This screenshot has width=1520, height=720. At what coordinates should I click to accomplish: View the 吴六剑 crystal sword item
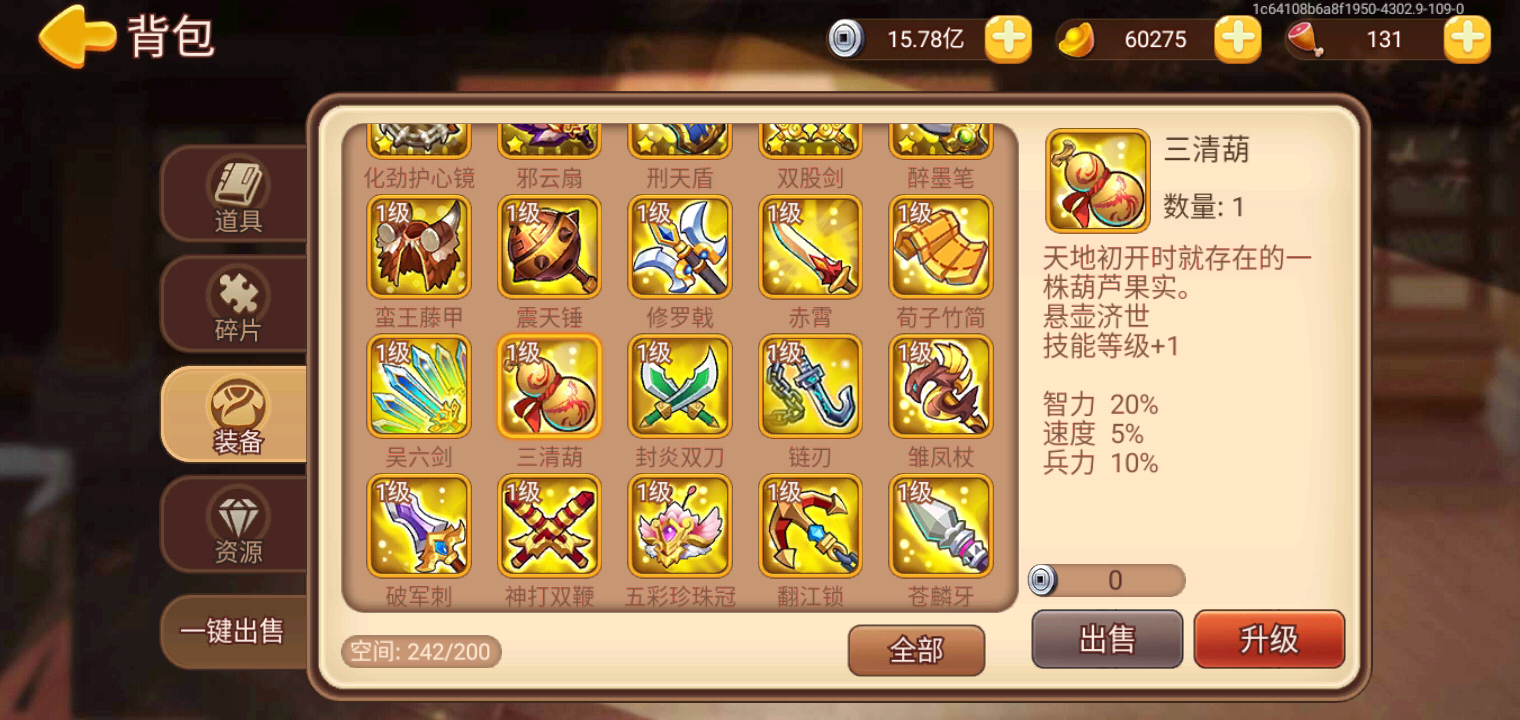(418, 385)
